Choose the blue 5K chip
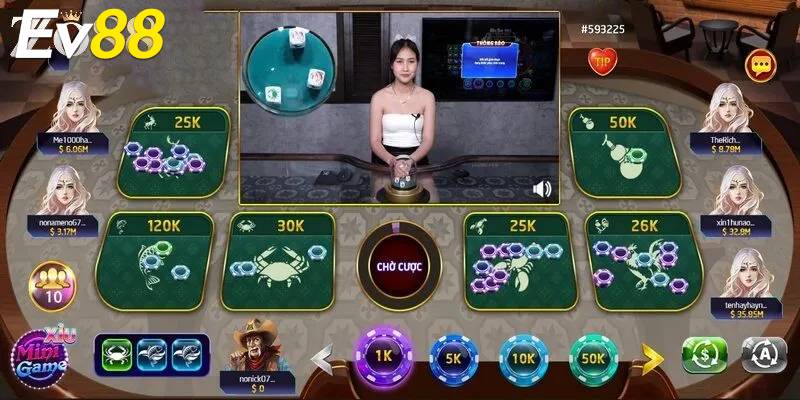Image resolution: width=800 pixels, height=400 pixels. [452, 357]
